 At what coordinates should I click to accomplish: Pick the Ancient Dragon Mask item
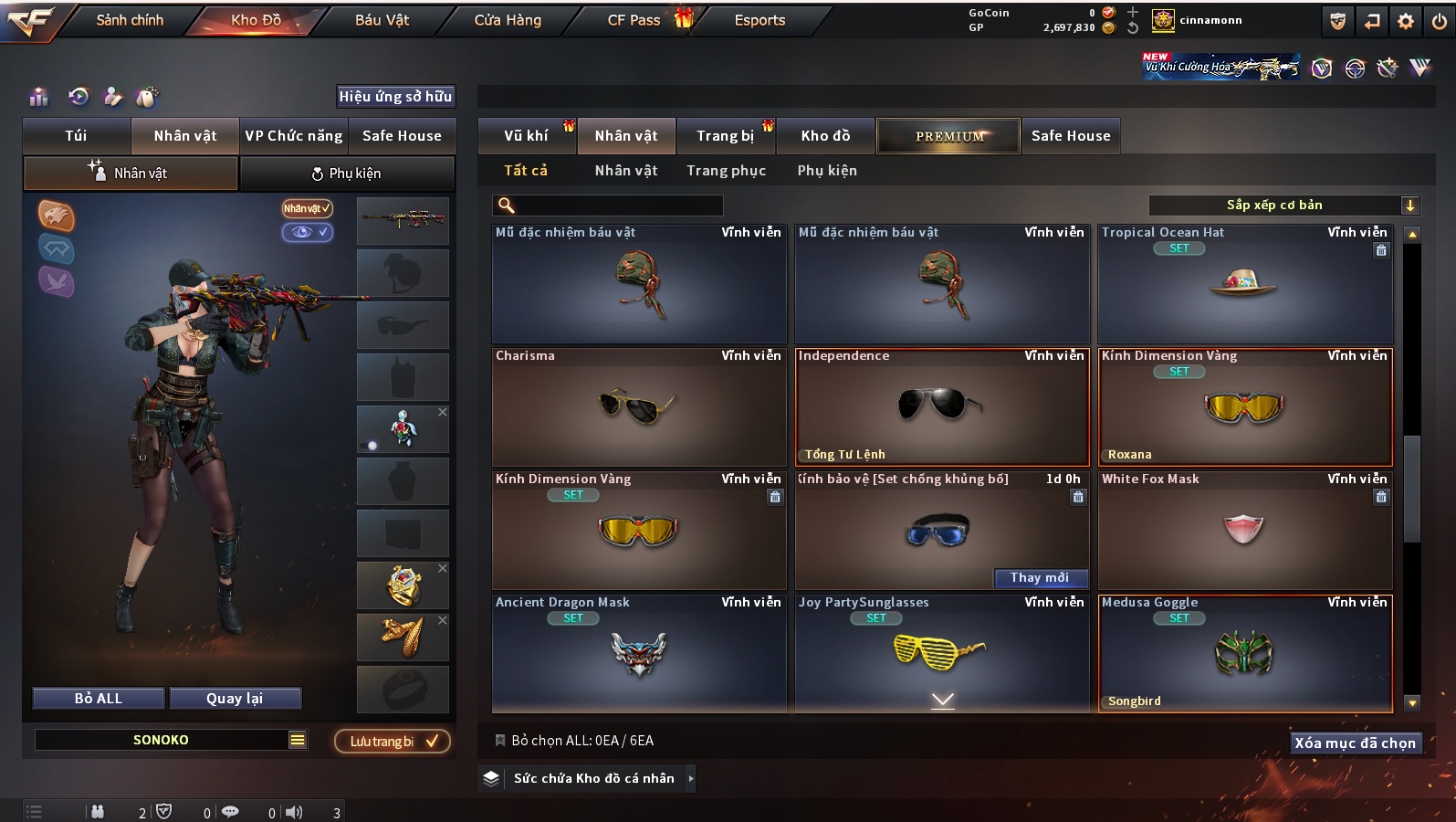pyautogui.click(x=638, y=655)
